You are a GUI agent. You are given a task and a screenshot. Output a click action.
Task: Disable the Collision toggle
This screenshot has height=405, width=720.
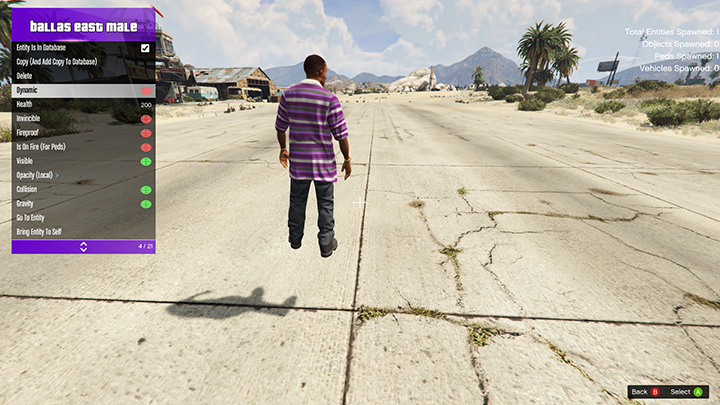[145, 189]
